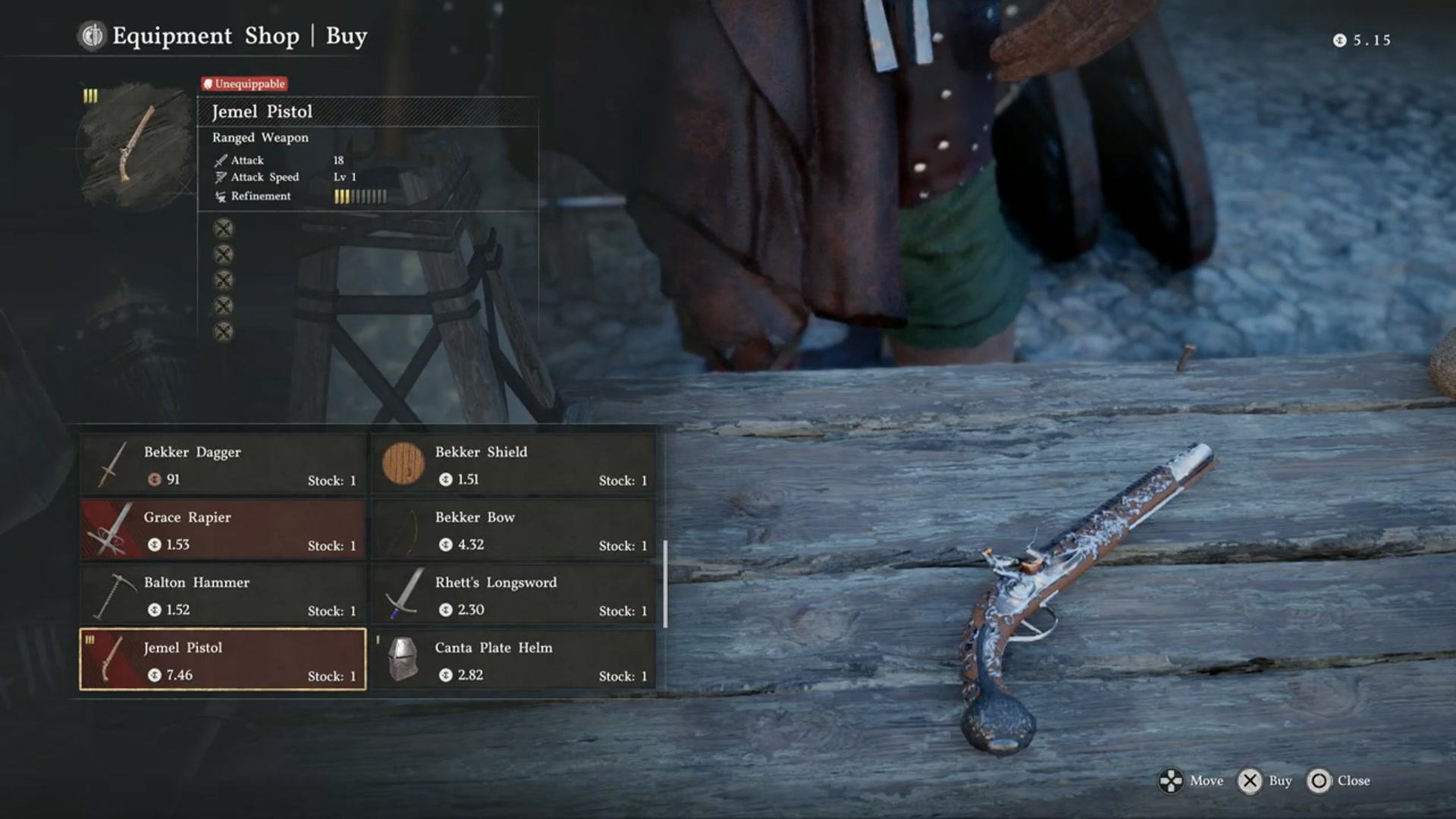Select the Canta Plate Helm entry
The height and width of the screenshot is (819, 1456).
pyautogui.click(x=513, y=660)
